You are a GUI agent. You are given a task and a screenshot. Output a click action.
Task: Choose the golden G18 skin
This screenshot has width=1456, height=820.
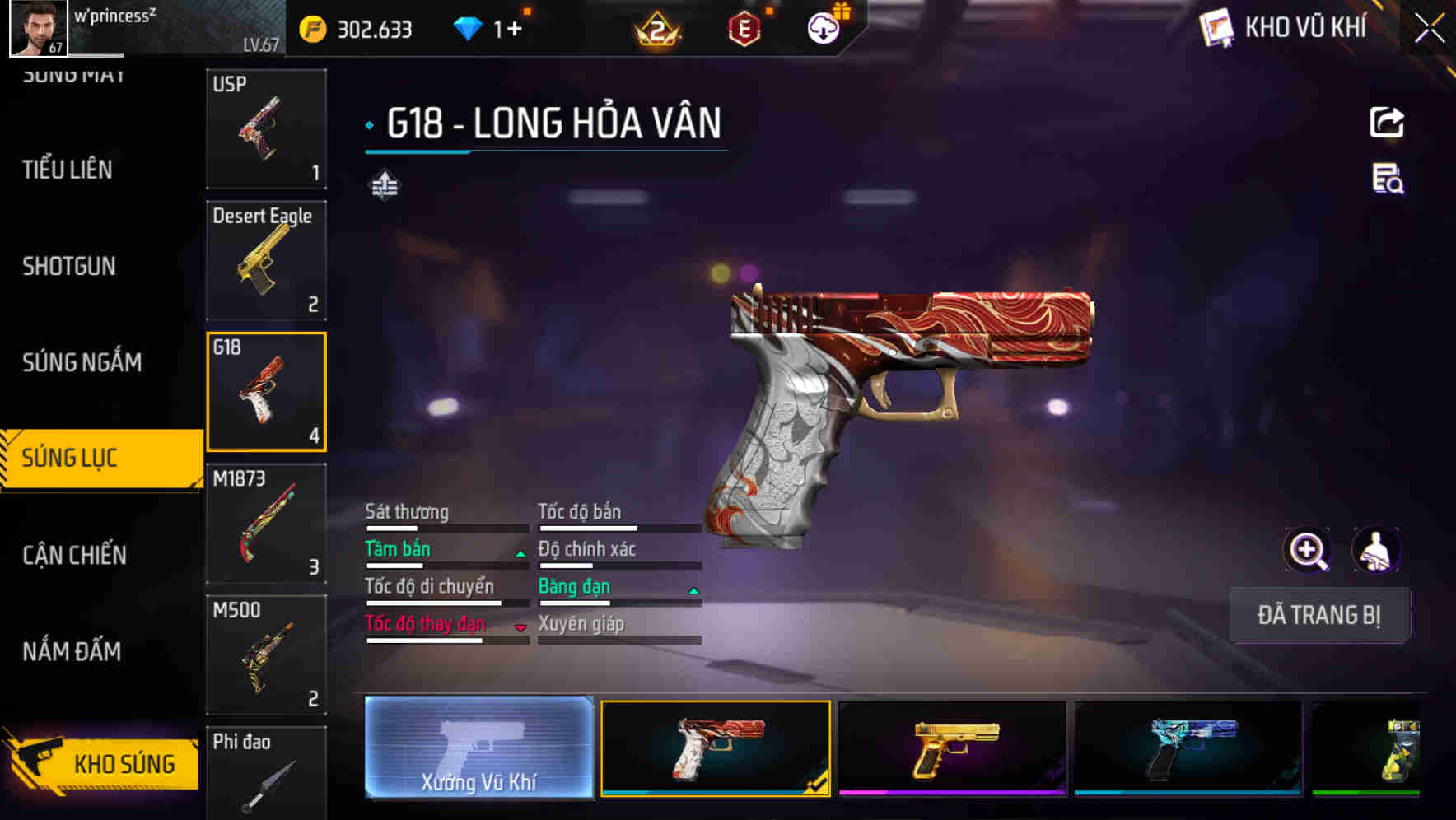point(952,748)
